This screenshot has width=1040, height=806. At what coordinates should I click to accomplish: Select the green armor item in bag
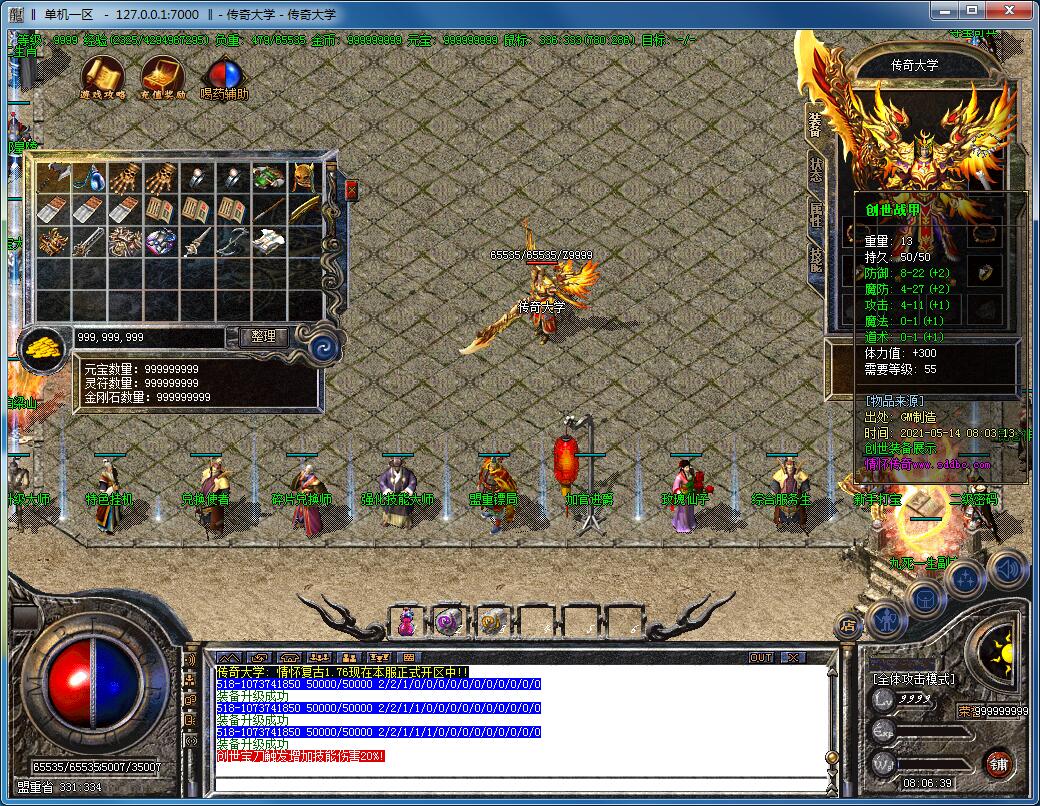click(x=268, y=179)
